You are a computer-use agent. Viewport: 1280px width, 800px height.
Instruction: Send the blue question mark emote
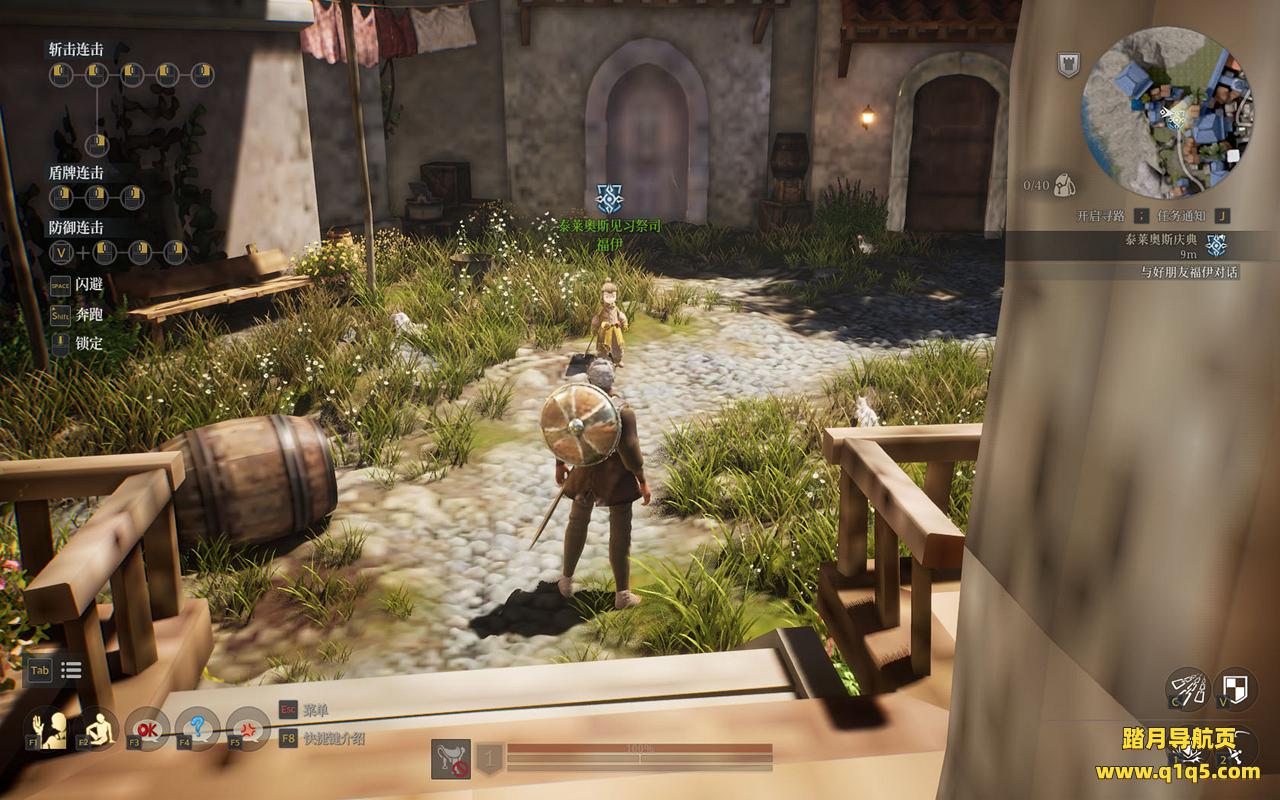pos(198,729)
